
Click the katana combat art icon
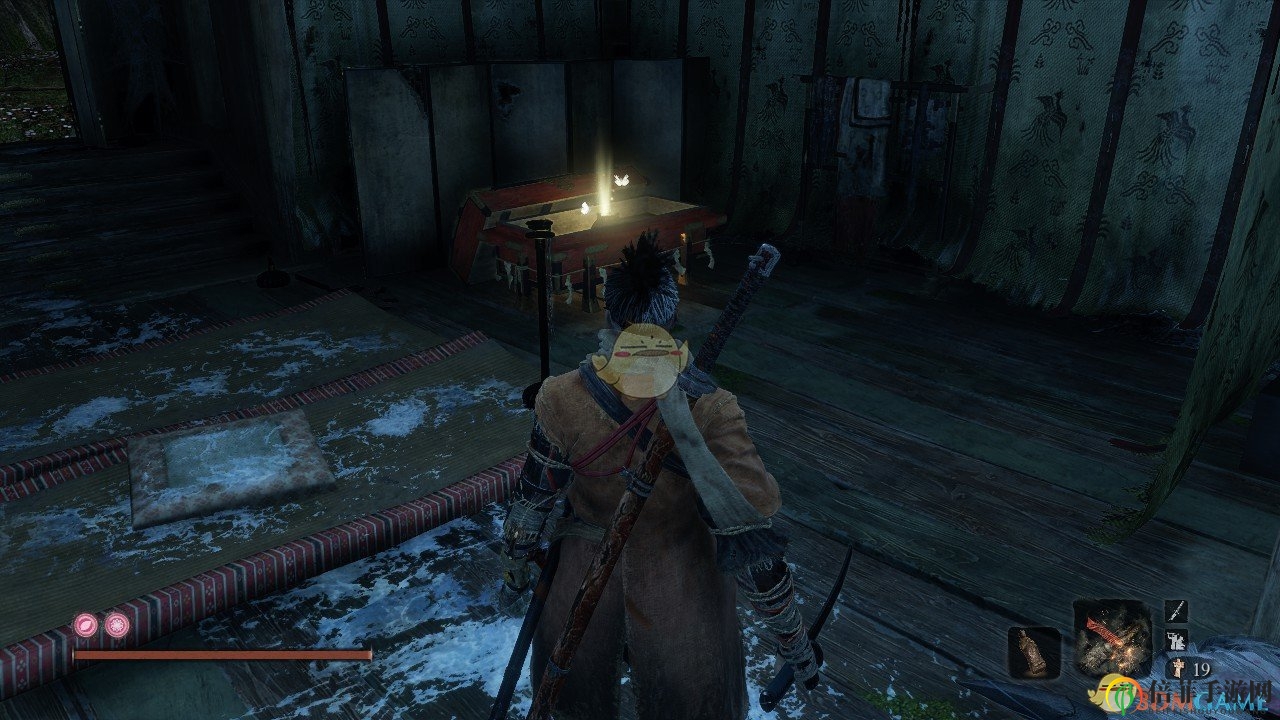1177,612
